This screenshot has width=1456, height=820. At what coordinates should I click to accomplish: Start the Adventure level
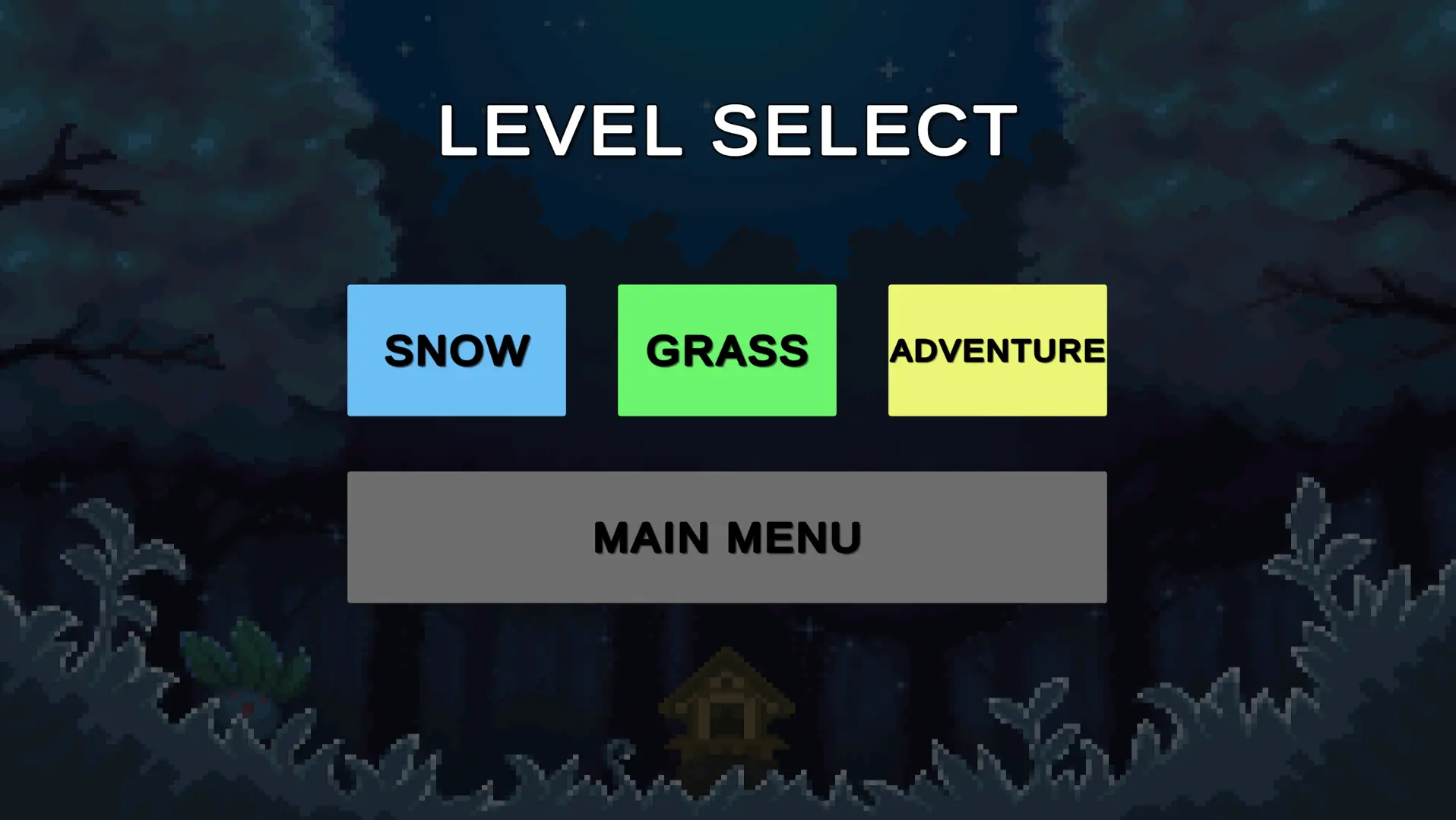[997, 350]
